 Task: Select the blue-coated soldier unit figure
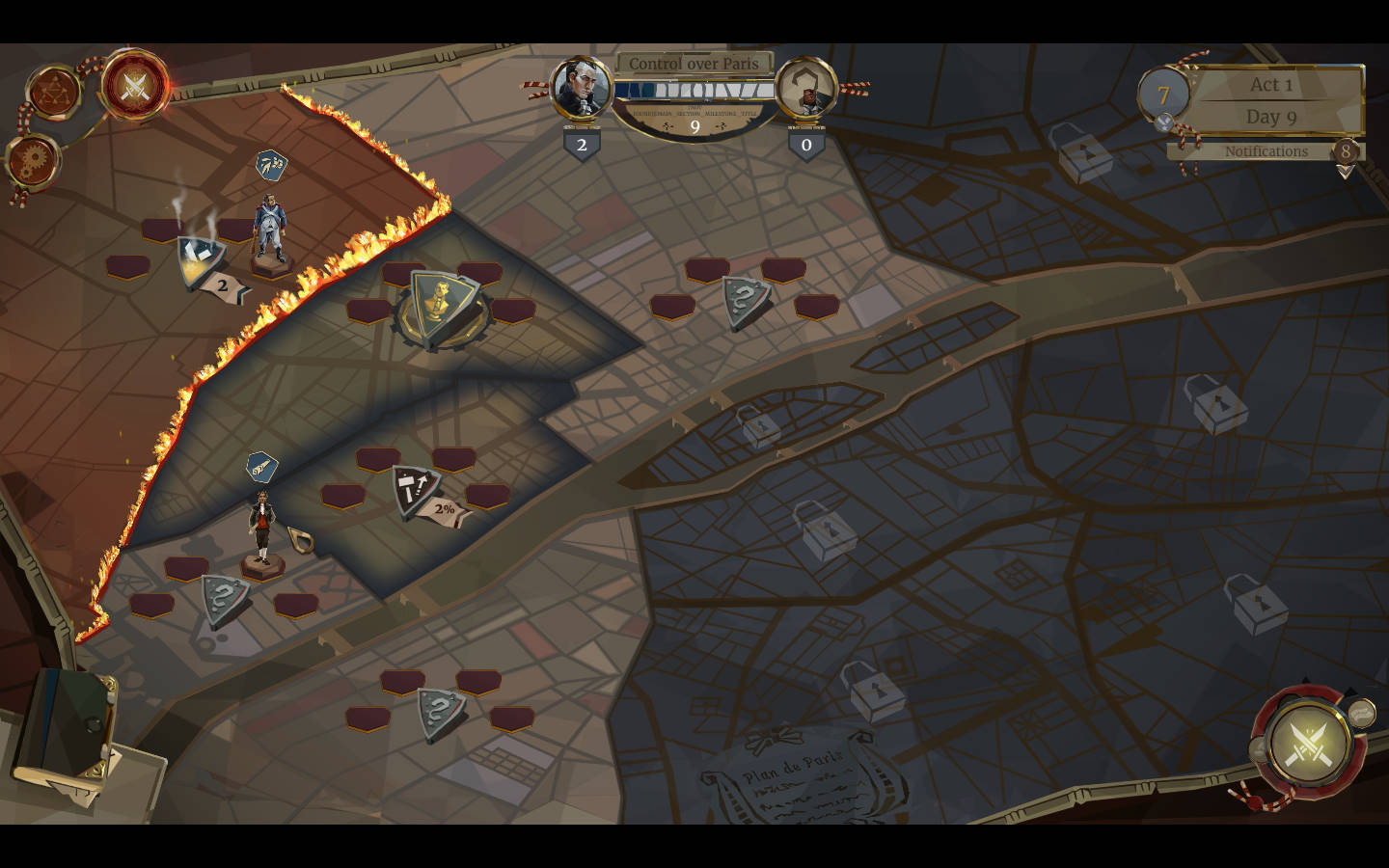point(270,230)
